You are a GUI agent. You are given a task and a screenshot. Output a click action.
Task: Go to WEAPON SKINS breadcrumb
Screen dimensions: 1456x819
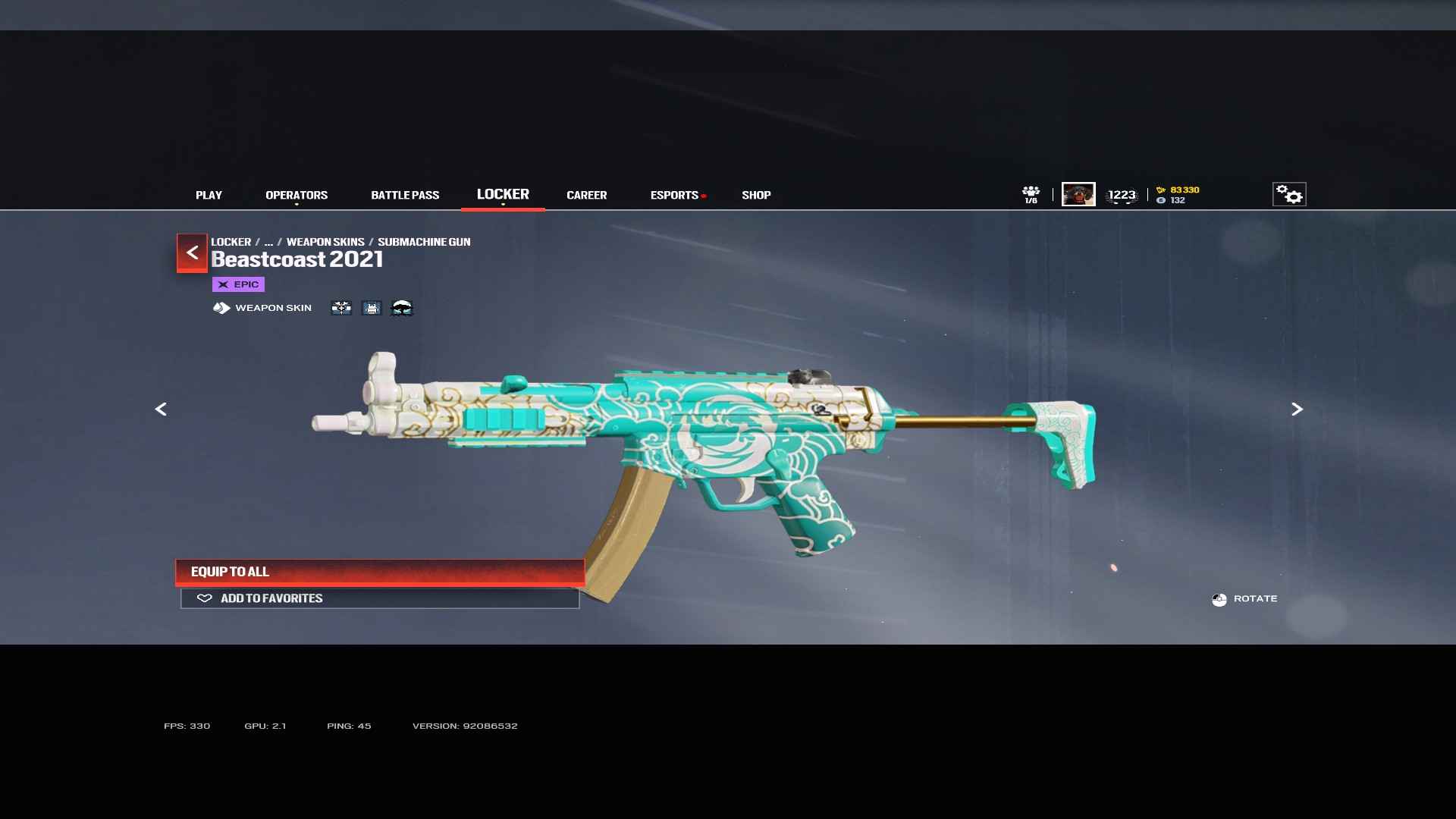pyautogui.click(x=325, y=242)
